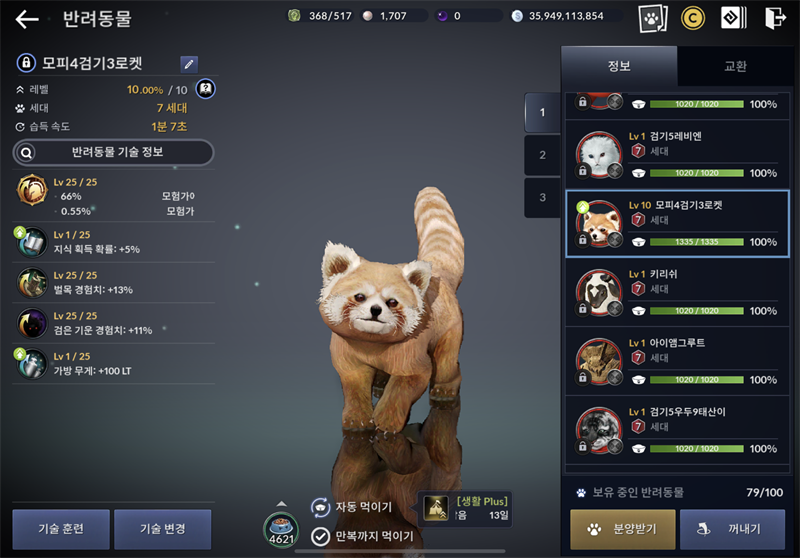Click the 기술 변경 button
This screenshot has height=558, width=800.
[x=163, y=528]
